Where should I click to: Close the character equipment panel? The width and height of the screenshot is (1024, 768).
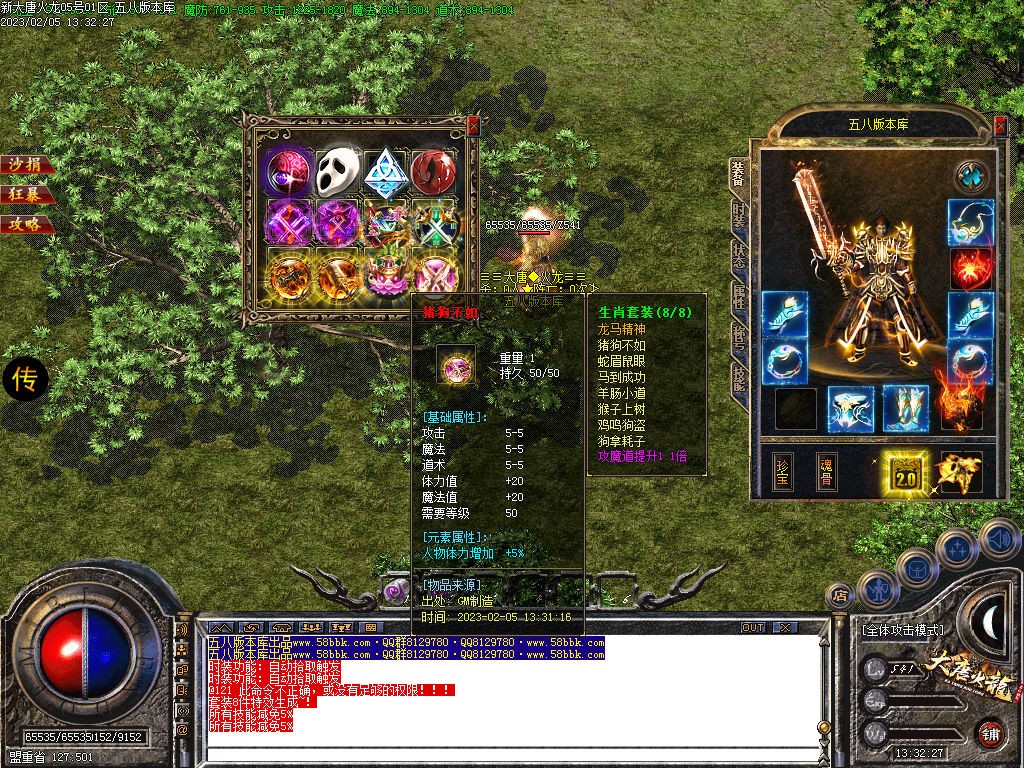1000,125
